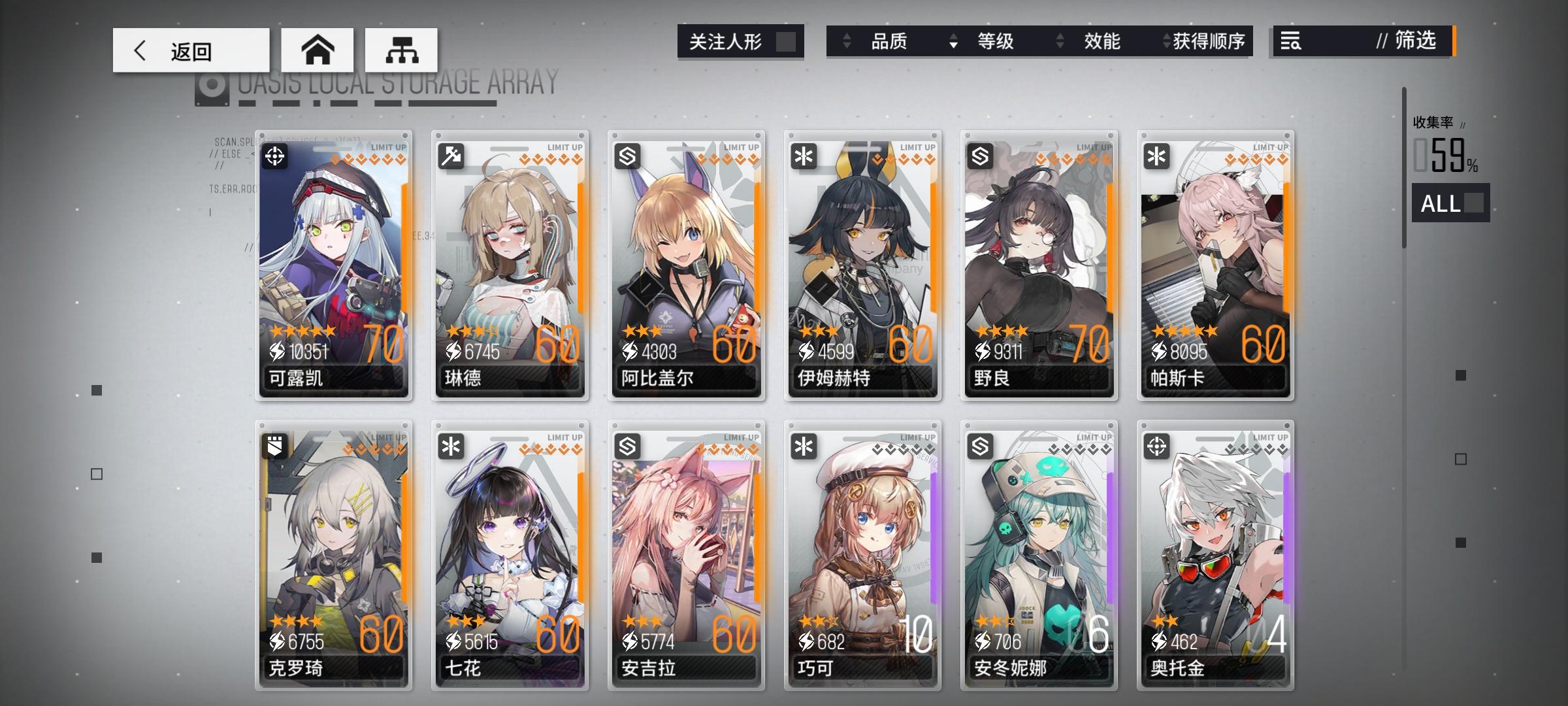Click the home icon in the top bar
The height and width of the screenshot is (706, 1568).
(x=318, y=49)
